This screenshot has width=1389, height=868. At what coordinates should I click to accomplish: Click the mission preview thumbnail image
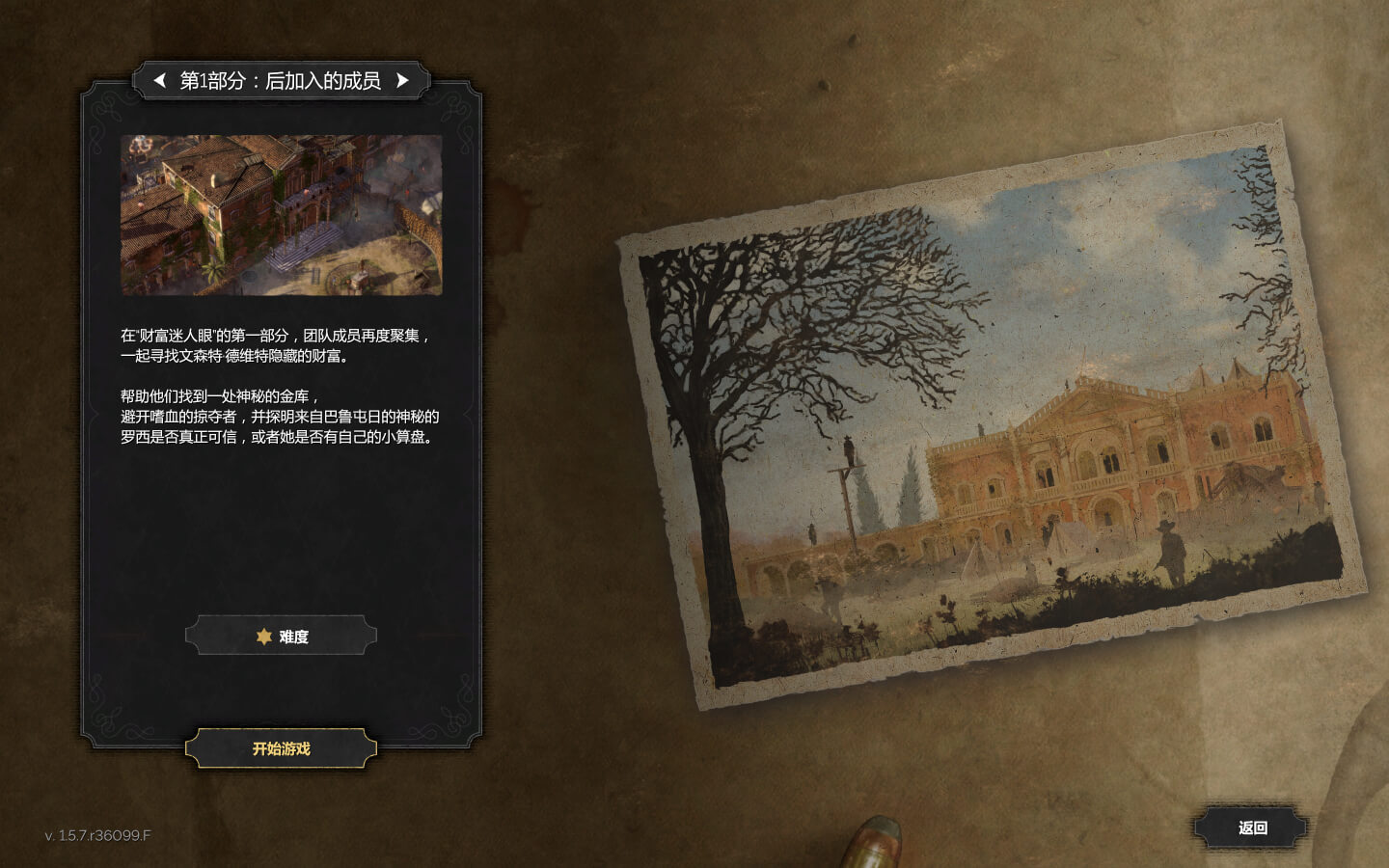coord(281,215)
